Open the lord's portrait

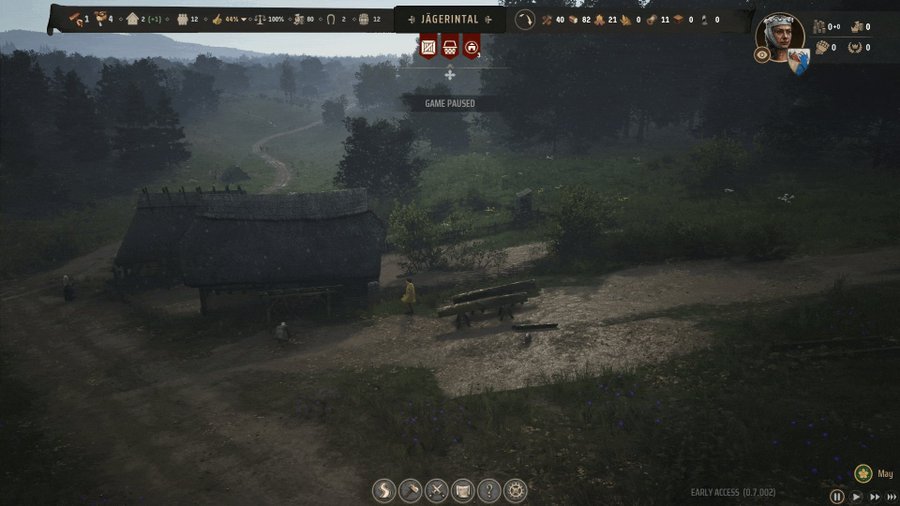coord(781,35)
